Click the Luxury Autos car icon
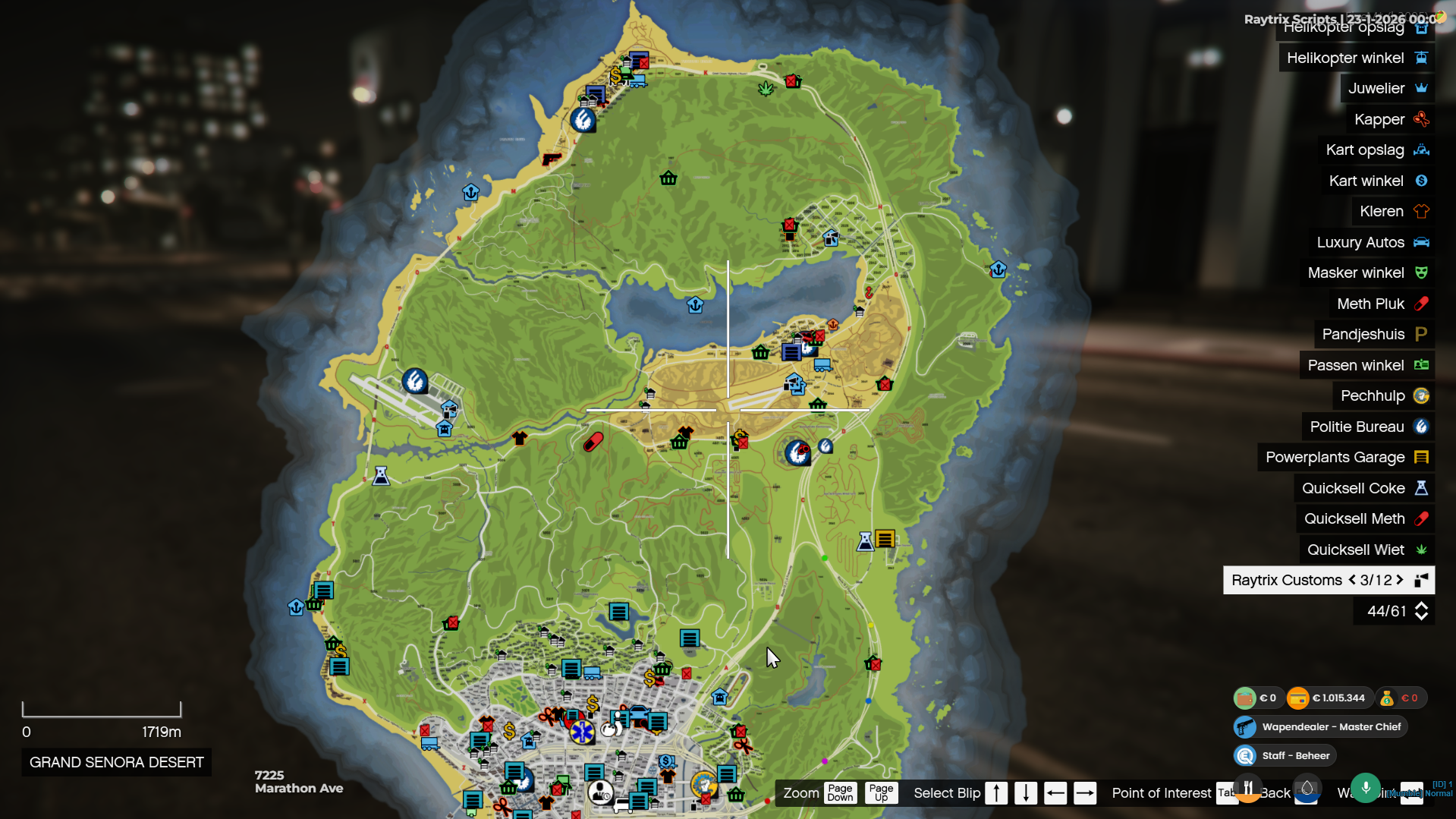Screen dimensions: 1456x819 (x=1420, y=241)
